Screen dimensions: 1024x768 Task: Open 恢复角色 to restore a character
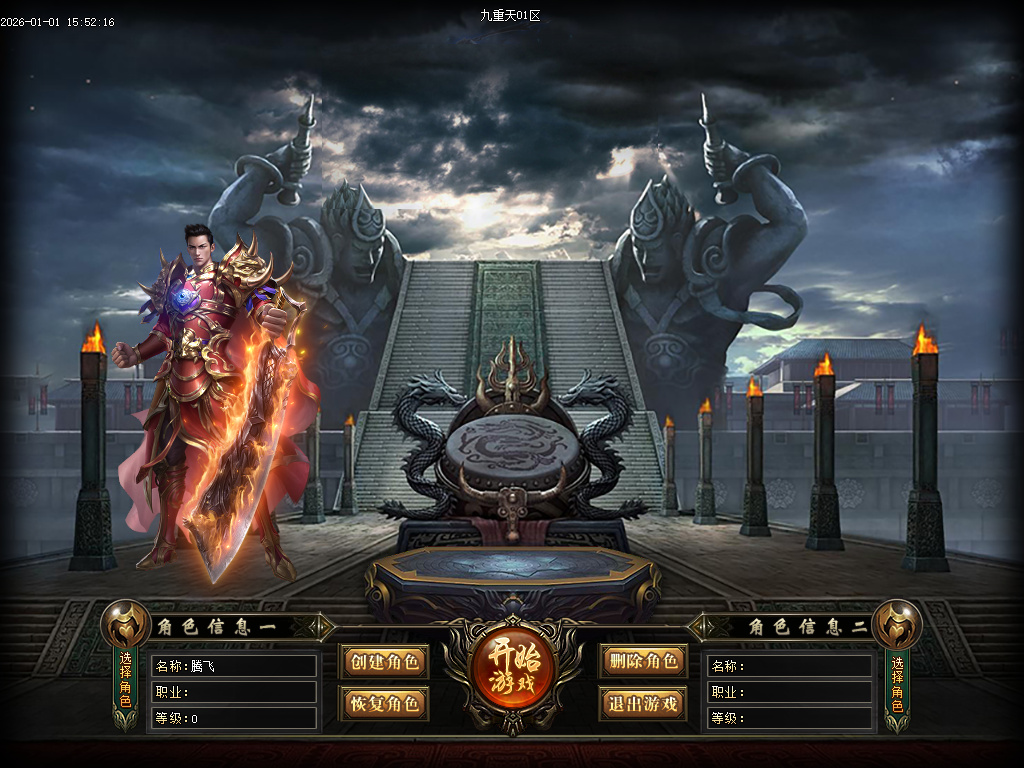(384, 703)
